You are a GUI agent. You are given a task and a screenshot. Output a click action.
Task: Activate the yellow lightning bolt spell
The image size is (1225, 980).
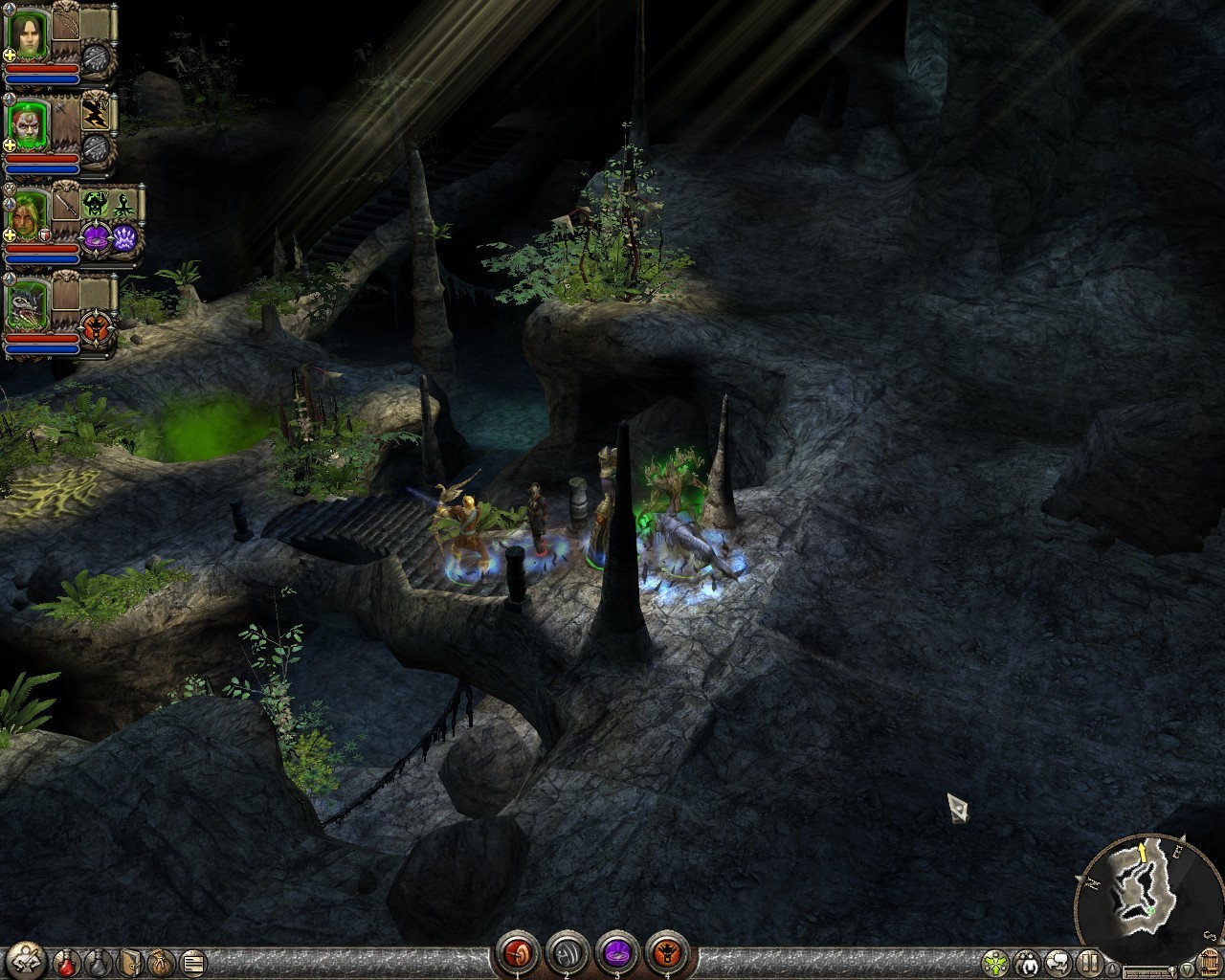(x=96, y=112)
